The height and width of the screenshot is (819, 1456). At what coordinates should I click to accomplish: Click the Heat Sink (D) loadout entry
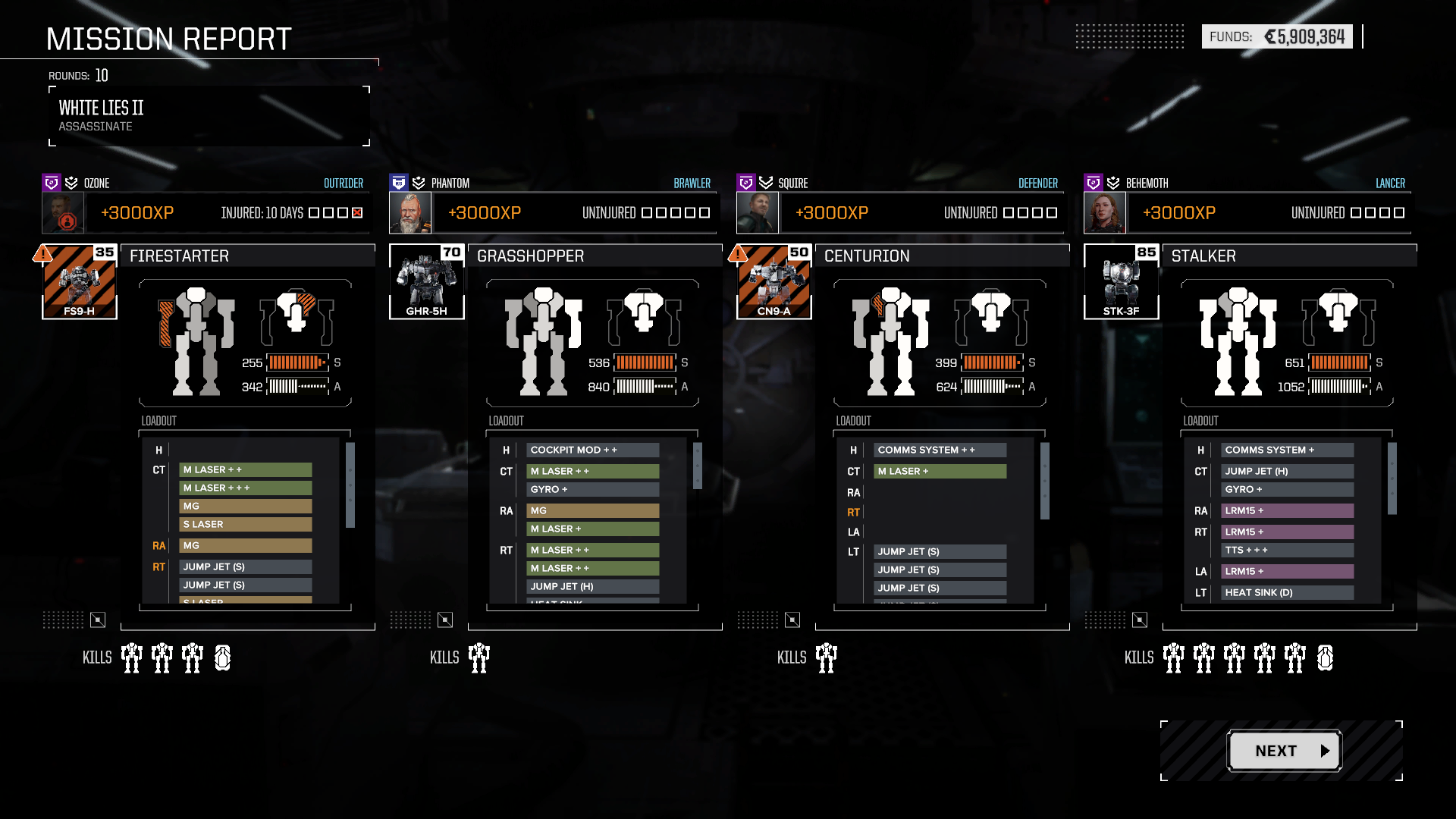coord(1287,593)
